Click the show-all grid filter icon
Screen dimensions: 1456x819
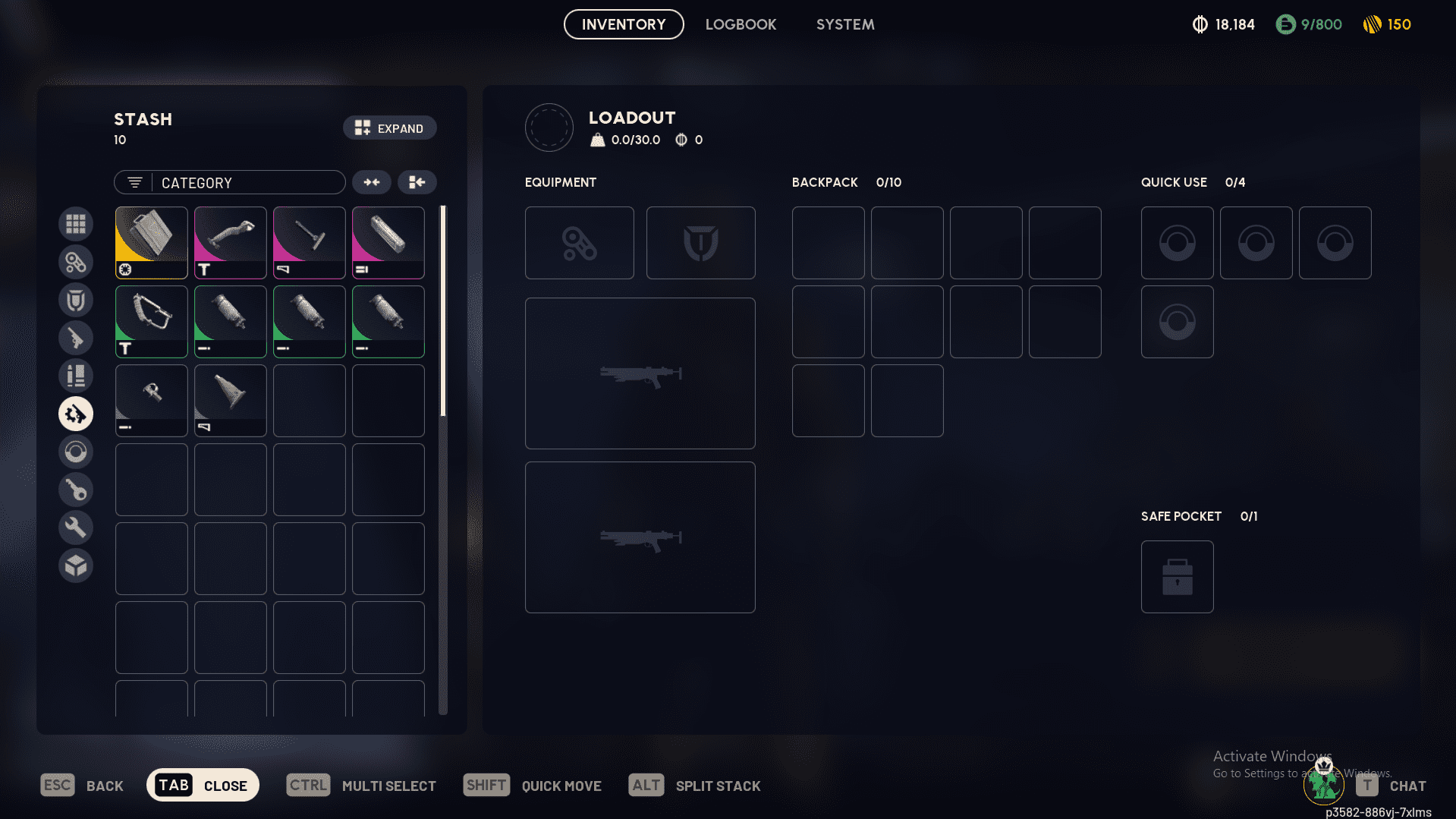click(76, 224)
